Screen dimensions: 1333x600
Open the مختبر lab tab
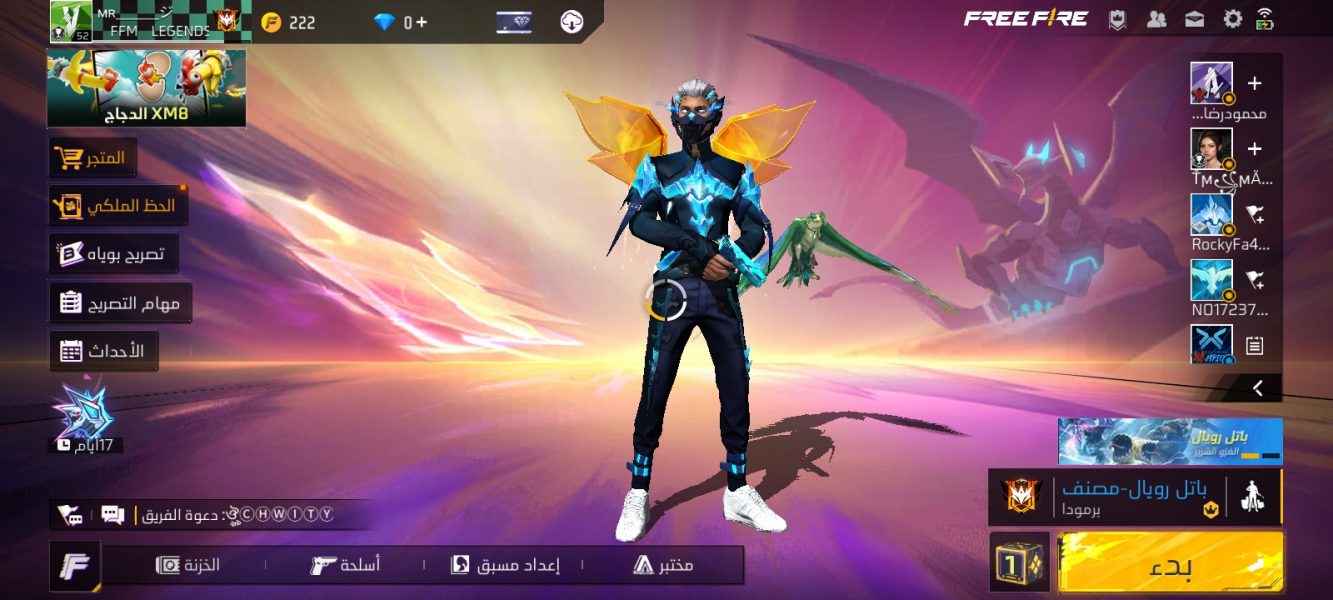[663, 565]
